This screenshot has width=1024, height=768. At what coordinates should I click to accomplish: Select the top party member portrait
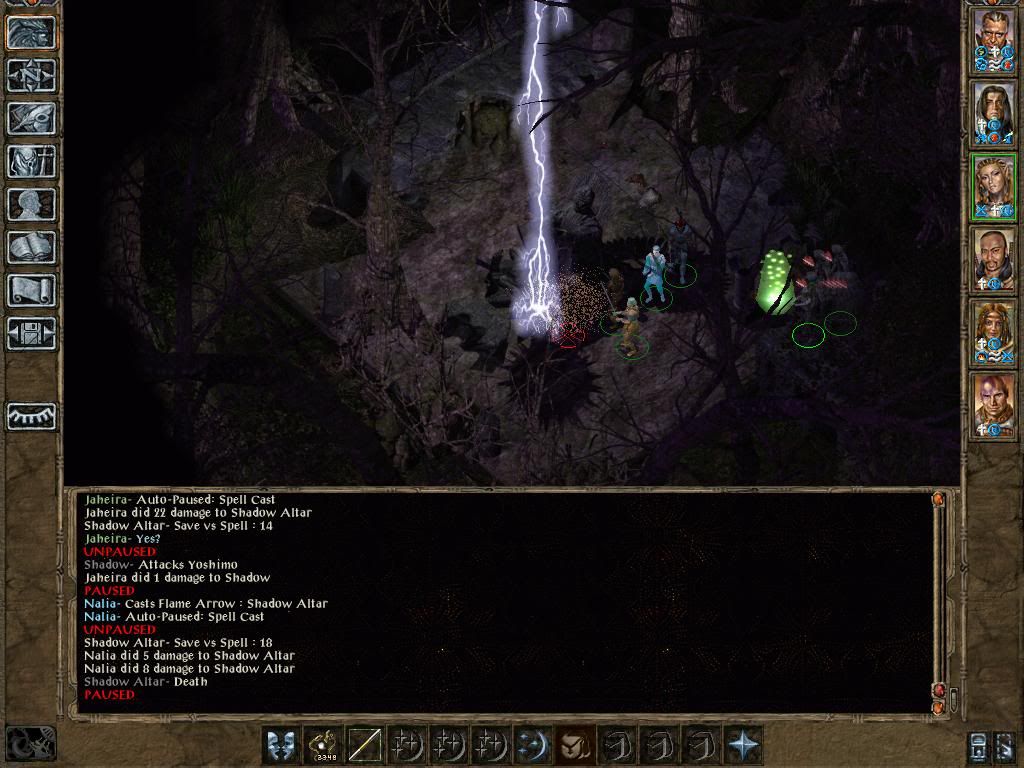[x=994, y=40]
